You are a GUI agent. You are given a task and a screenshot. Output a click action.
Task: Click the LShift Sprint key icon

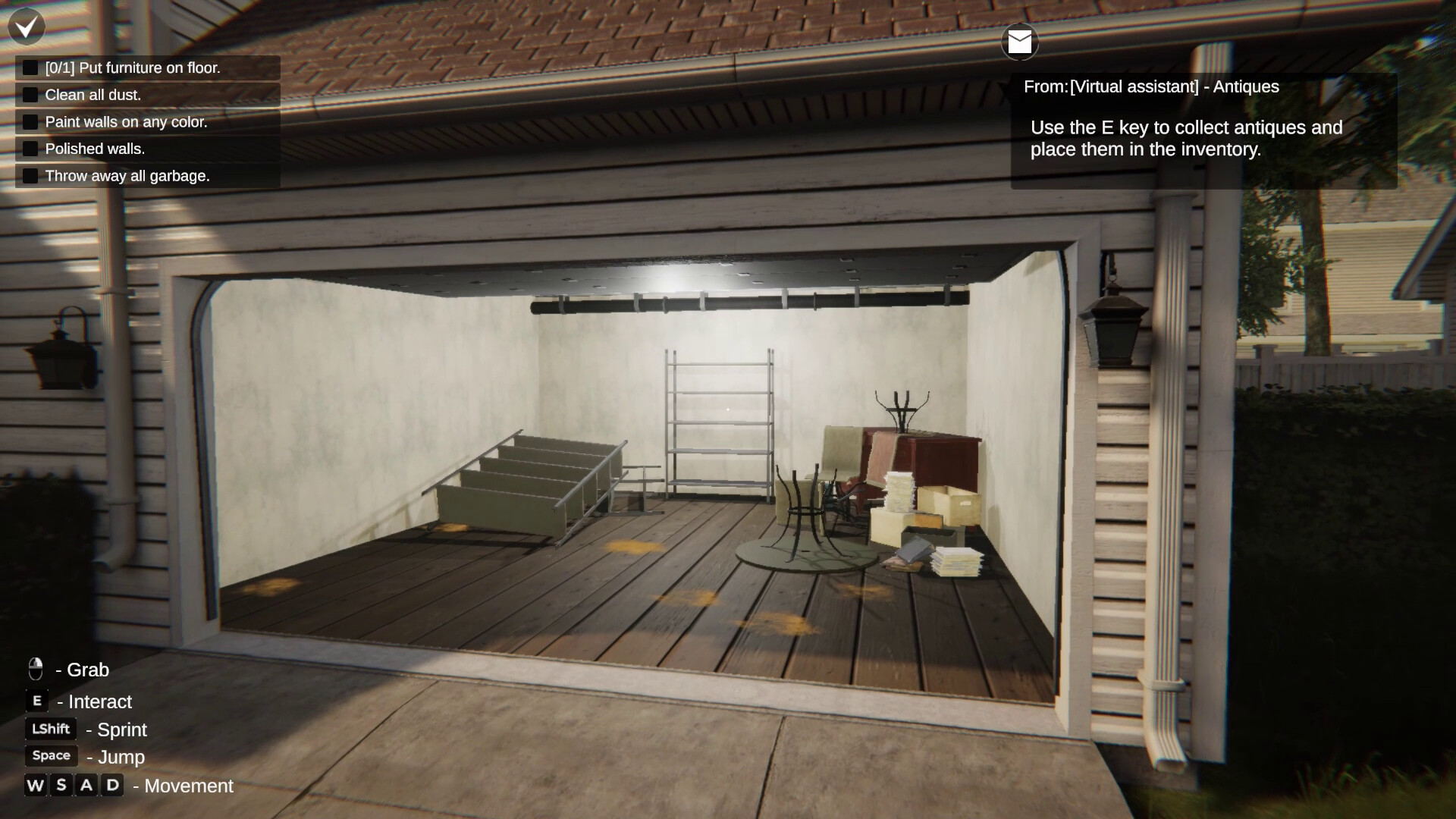50,728
